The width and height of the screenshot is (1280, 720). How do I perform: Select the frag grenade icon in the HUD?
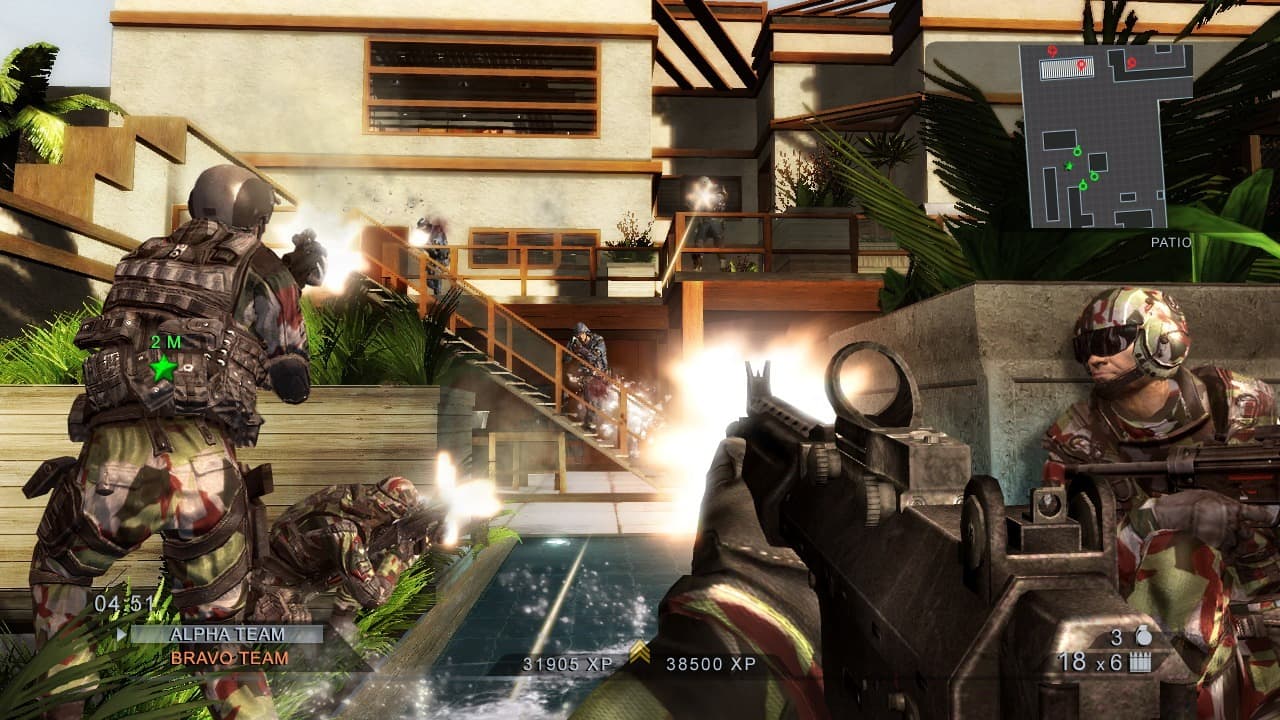coord(1144,636)
